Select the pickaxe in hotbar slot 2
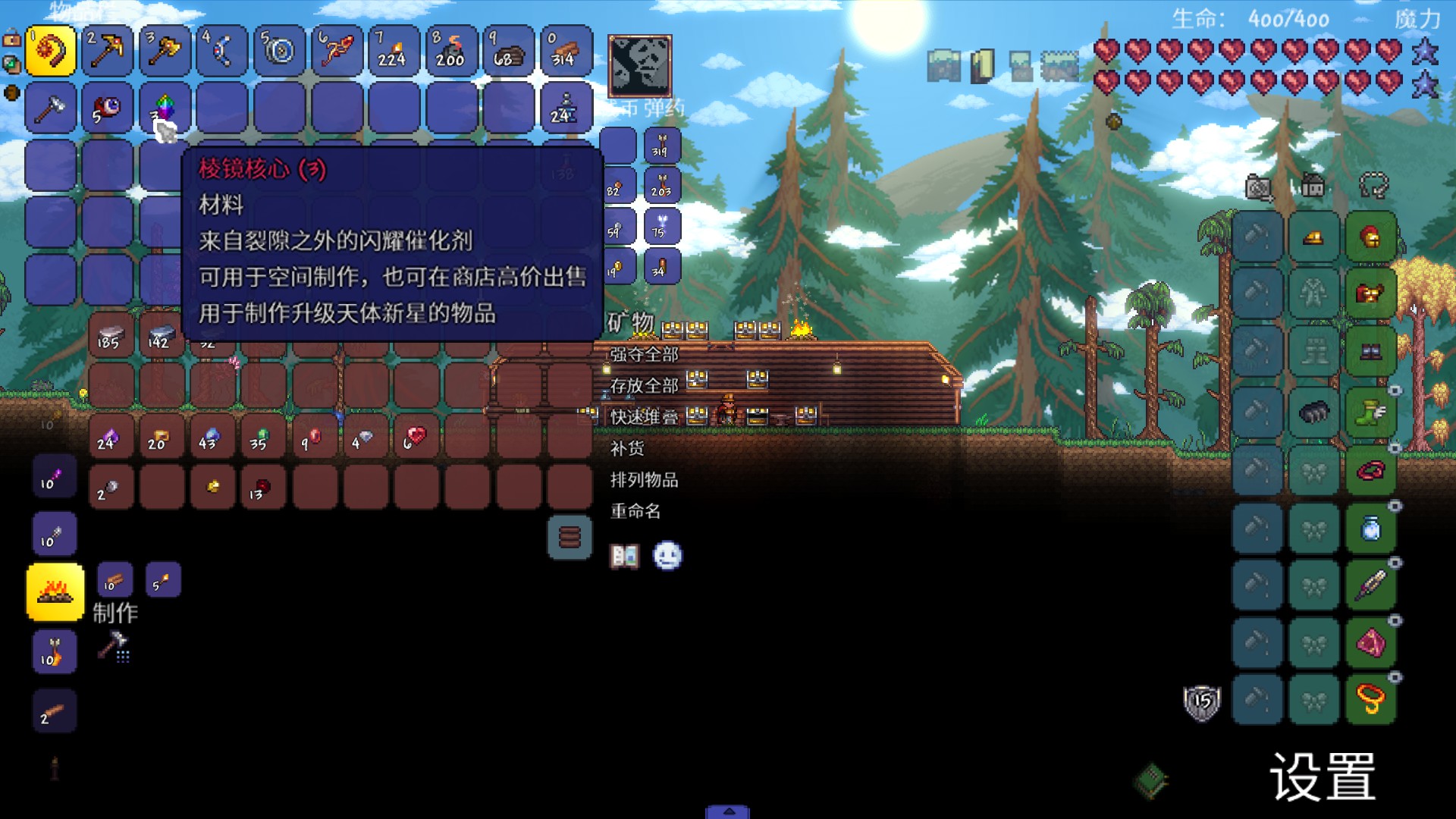 point(107,51)
